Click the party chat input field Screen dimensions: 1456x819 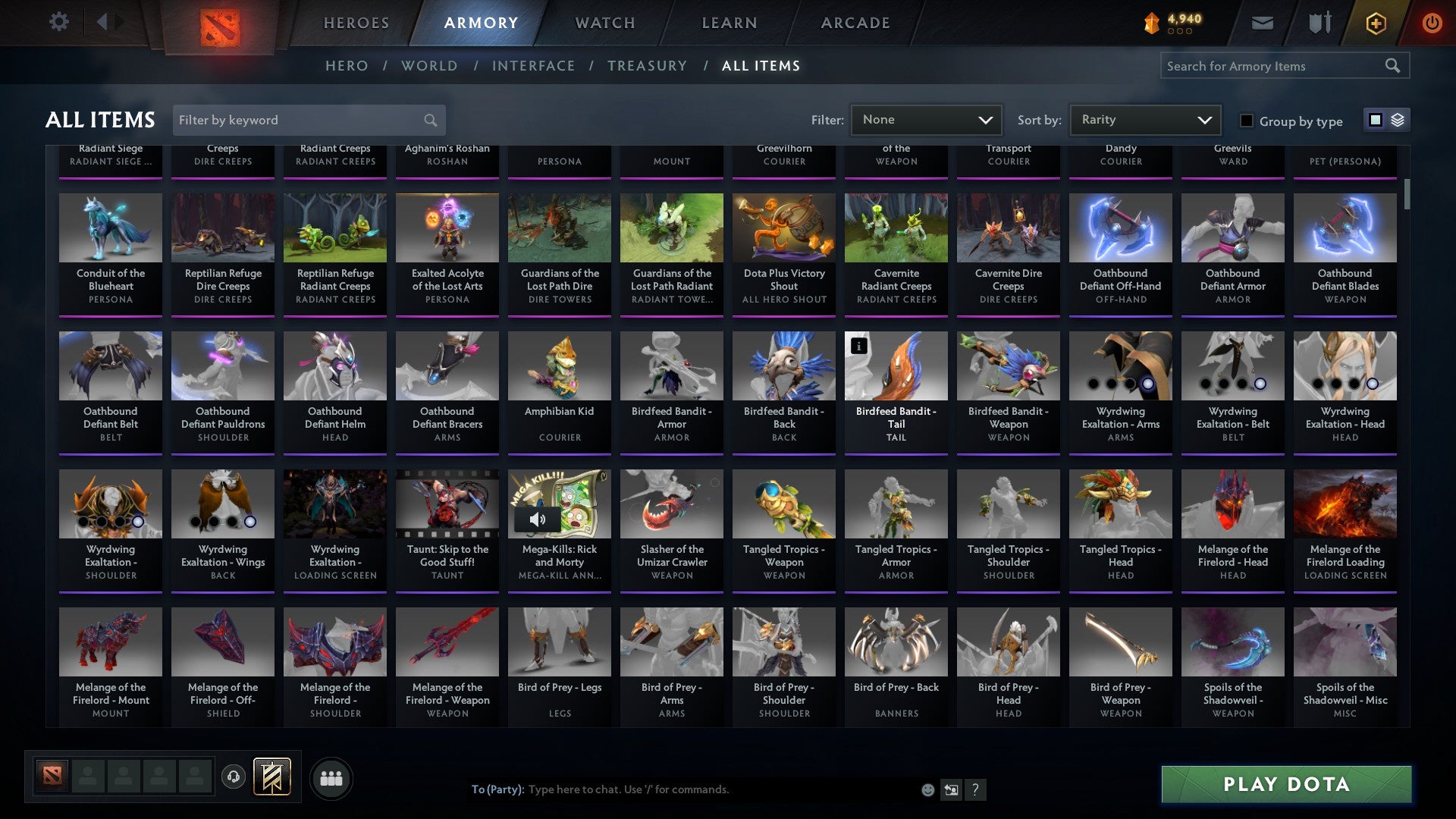coord(682,789)
